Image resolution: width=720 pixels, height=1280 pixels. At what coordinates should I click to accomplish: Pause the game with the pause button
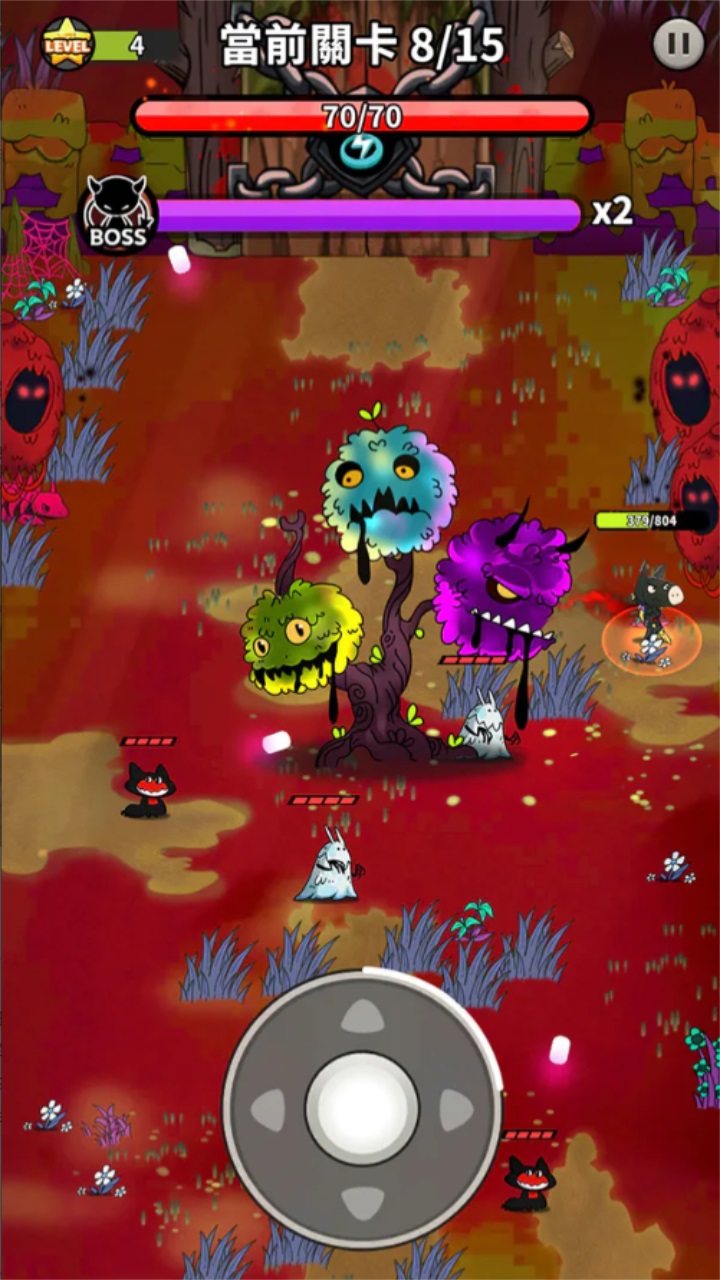(x=679, y=45)
